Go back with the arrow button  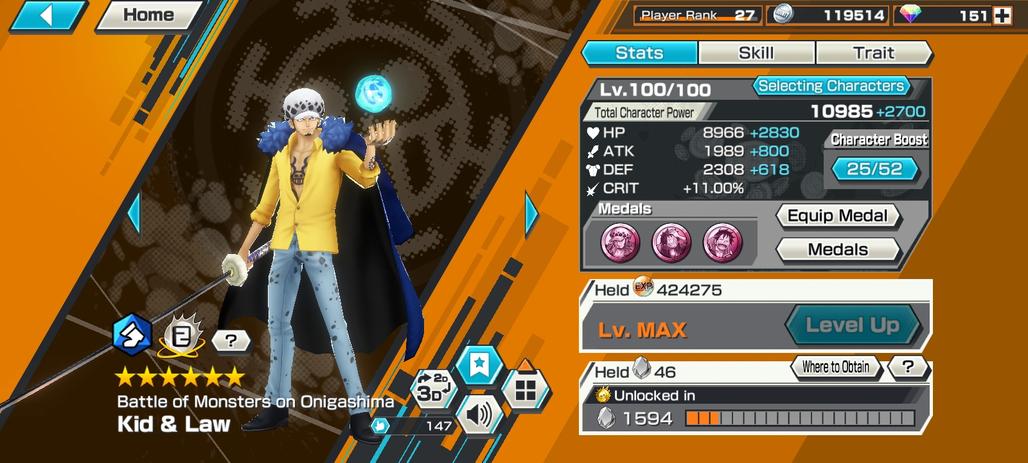tap(46, 15)
